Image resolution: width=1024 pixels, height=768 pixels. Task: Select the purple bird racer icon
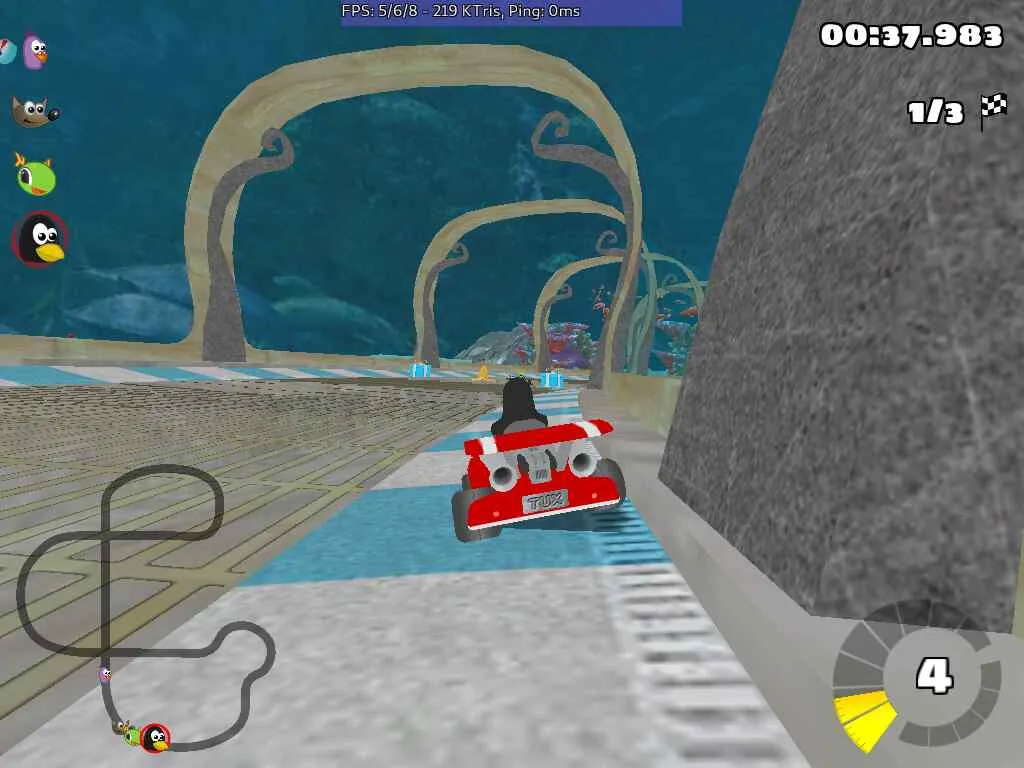[x=35, y=51]
